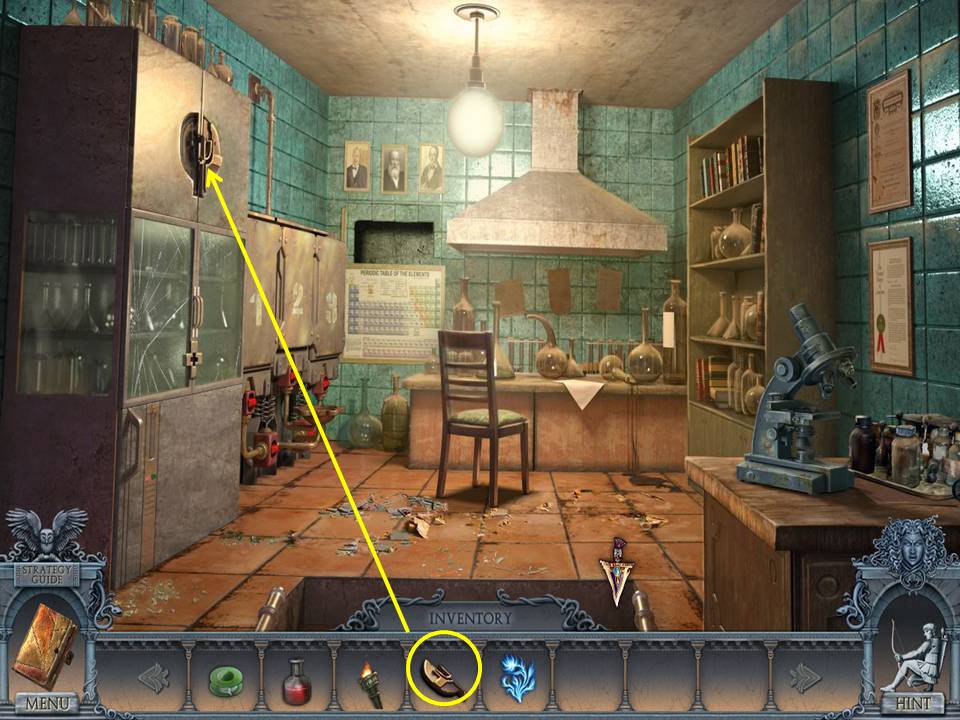This screenshot has width=960, height=720.
Task: Select the green tape roll in inventory
Action: point(227,679)
